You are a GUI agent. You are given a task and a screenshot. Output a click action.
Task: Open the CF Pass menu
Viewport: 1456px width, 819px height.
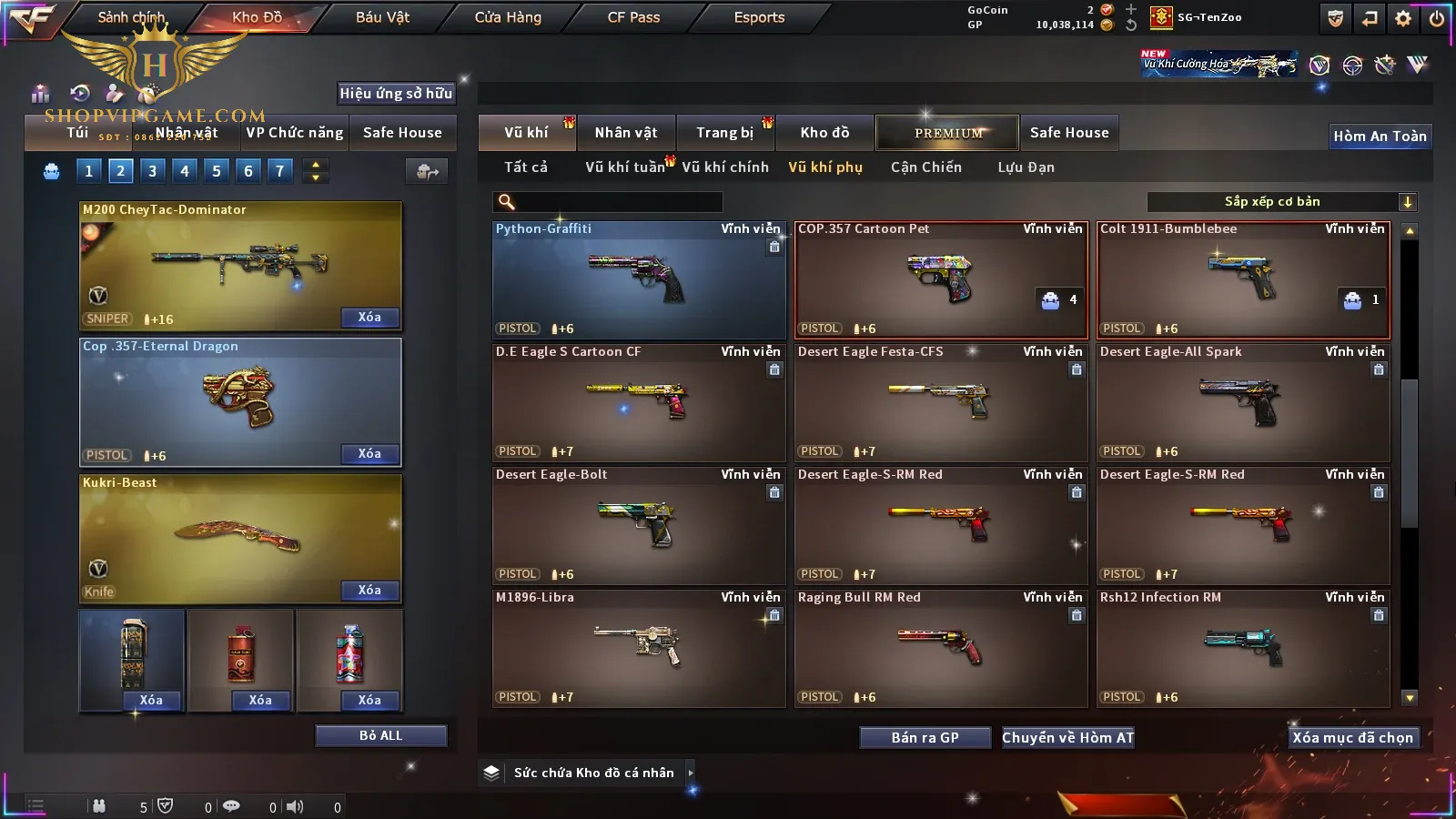click(633, 17)
